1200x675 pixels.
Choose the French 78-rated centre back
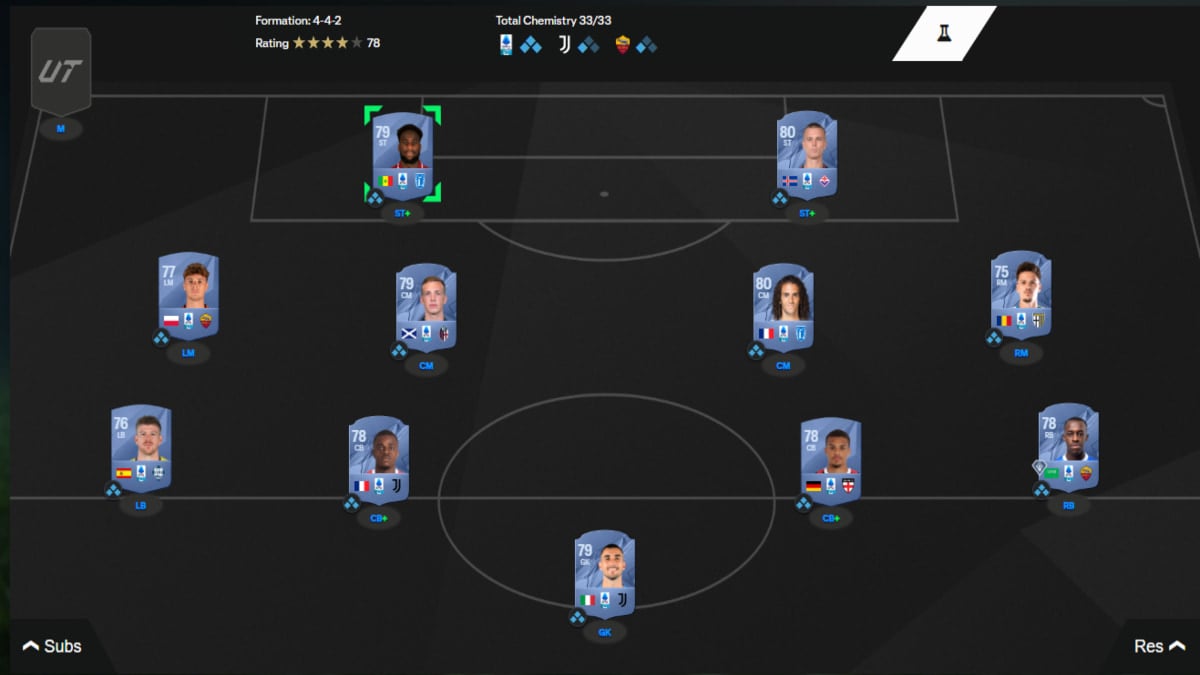coord(378,460)
